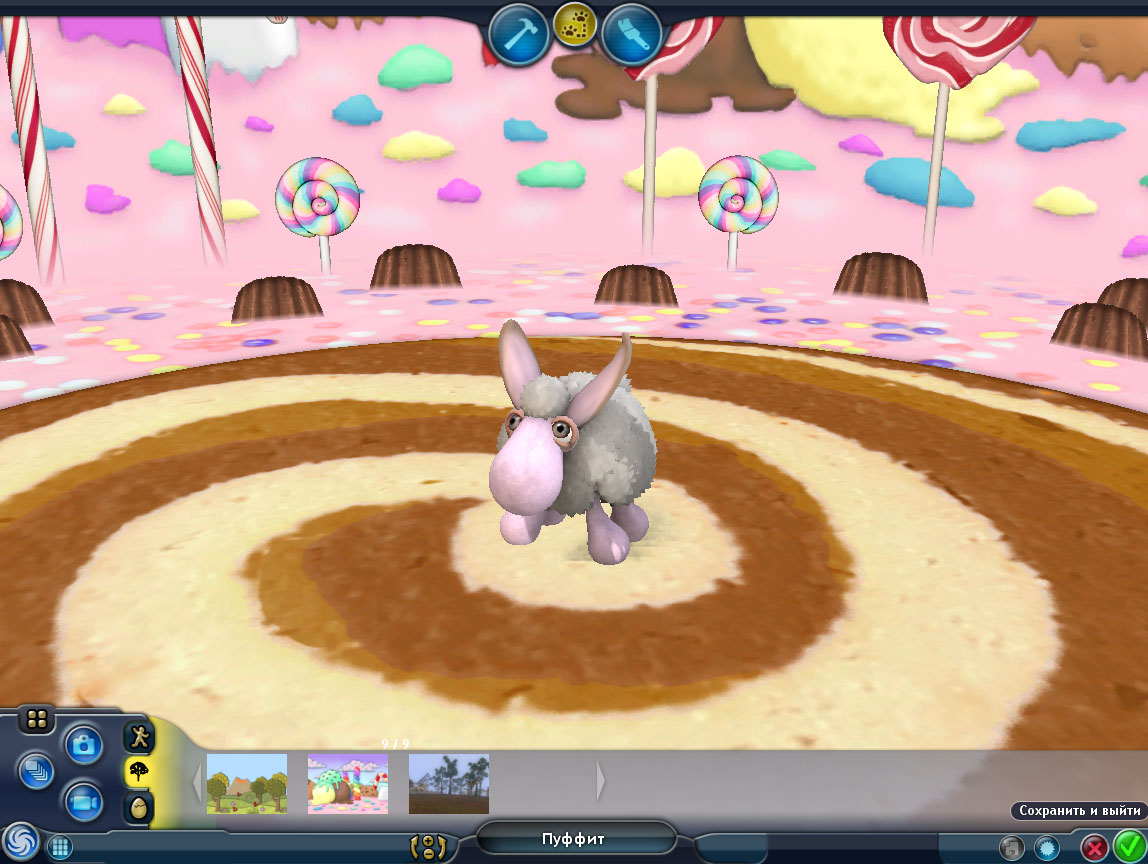The height and width of the screenshot is (864, 1148).
Task: Go to next background page arrow
Action: click(x=600, y=783)
